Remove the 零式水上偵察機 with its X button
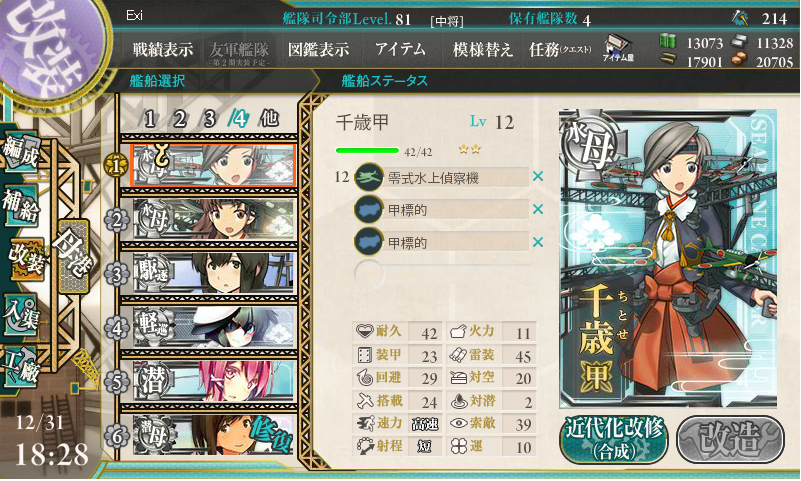 pyautogui.click(x=538, y=177)
